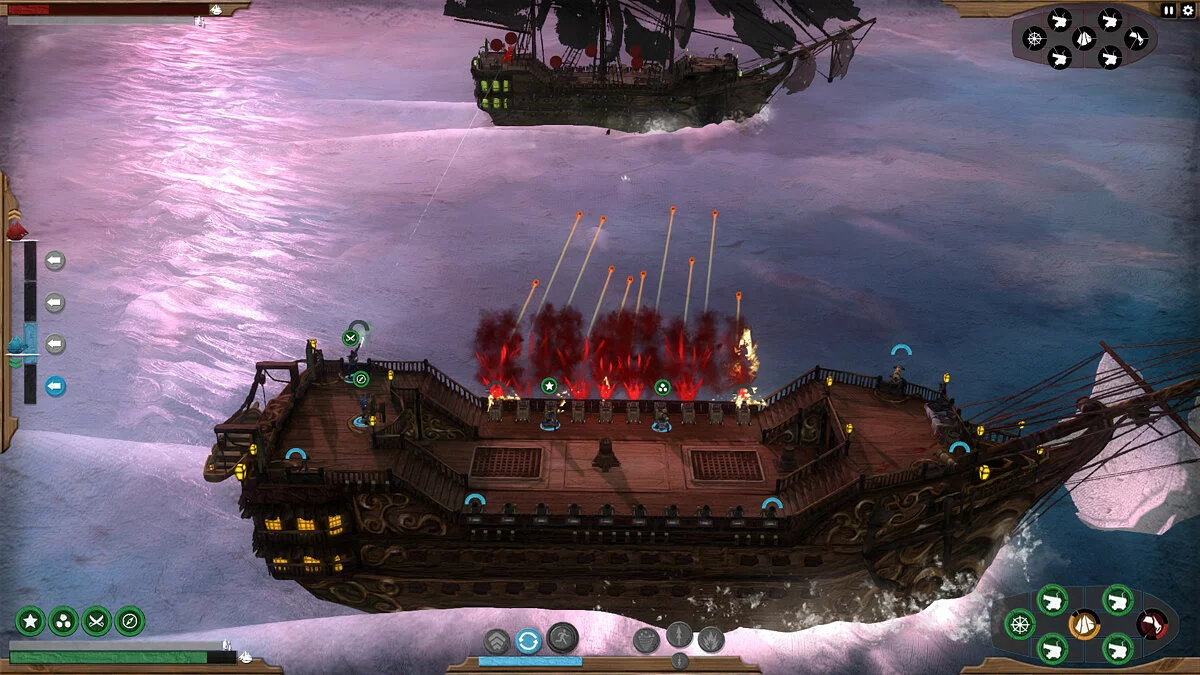This screenshot has height=675, width=1200.
Task: Activate the running man icon
Action: [x=563, y=637]
